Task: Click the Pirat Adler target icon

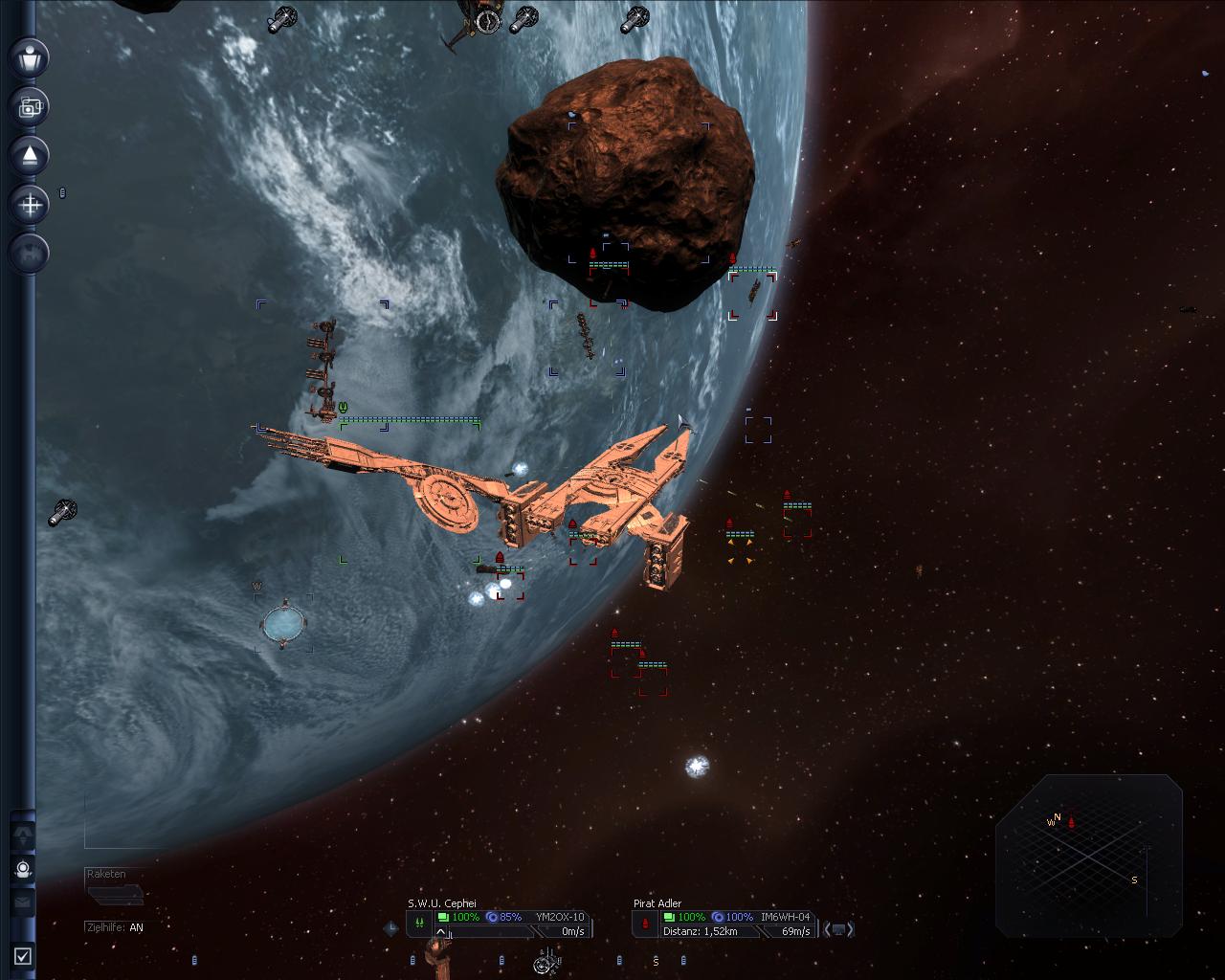Action: tap(645, 923)
